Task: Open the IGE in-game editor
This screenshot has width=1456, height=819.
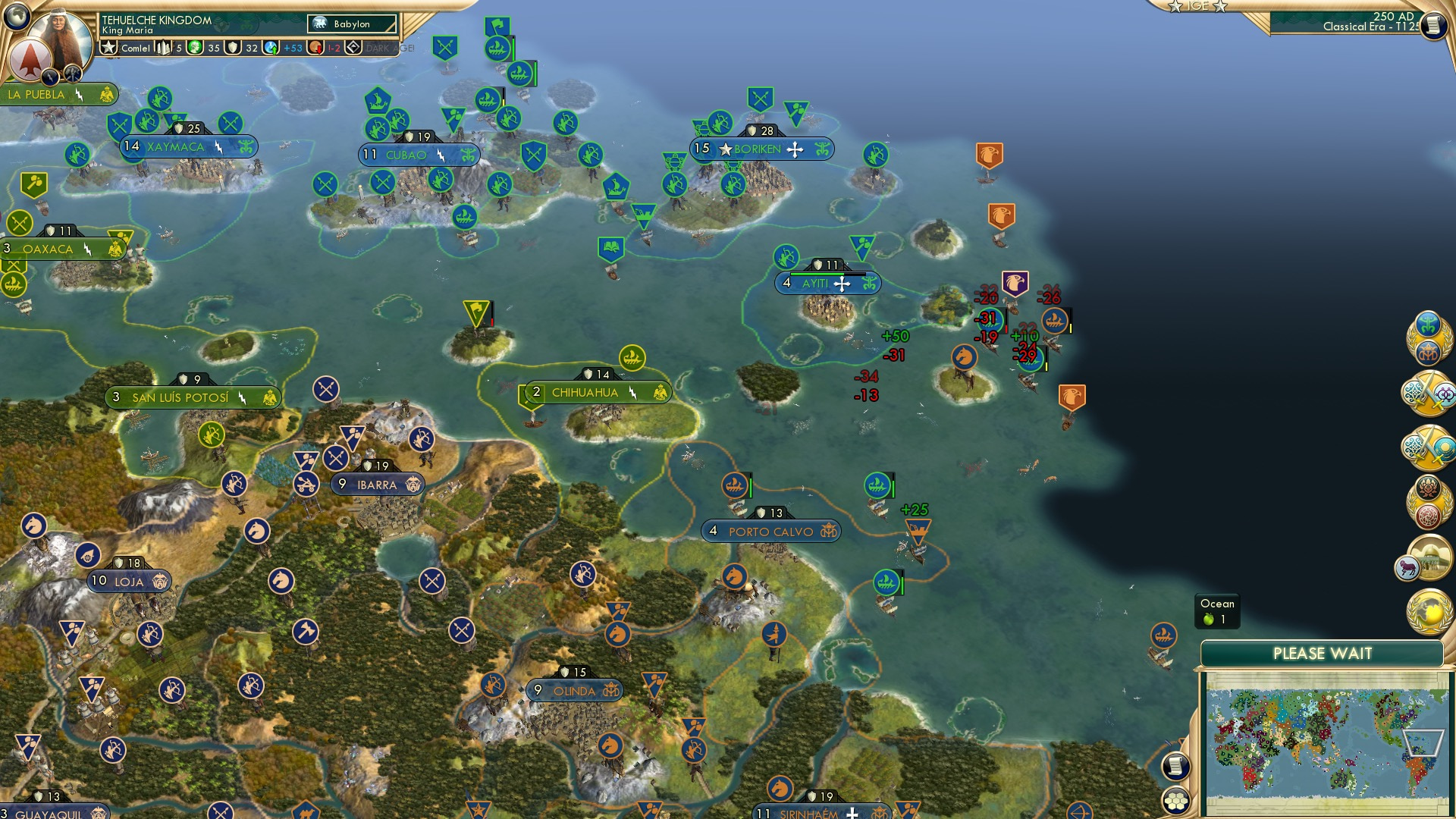Action: 1198,8
